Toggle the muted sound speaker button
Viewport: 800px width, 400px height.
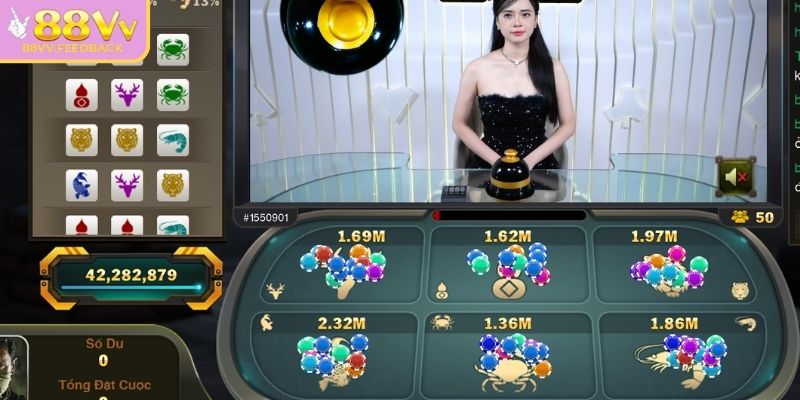[x=735, y=177]
